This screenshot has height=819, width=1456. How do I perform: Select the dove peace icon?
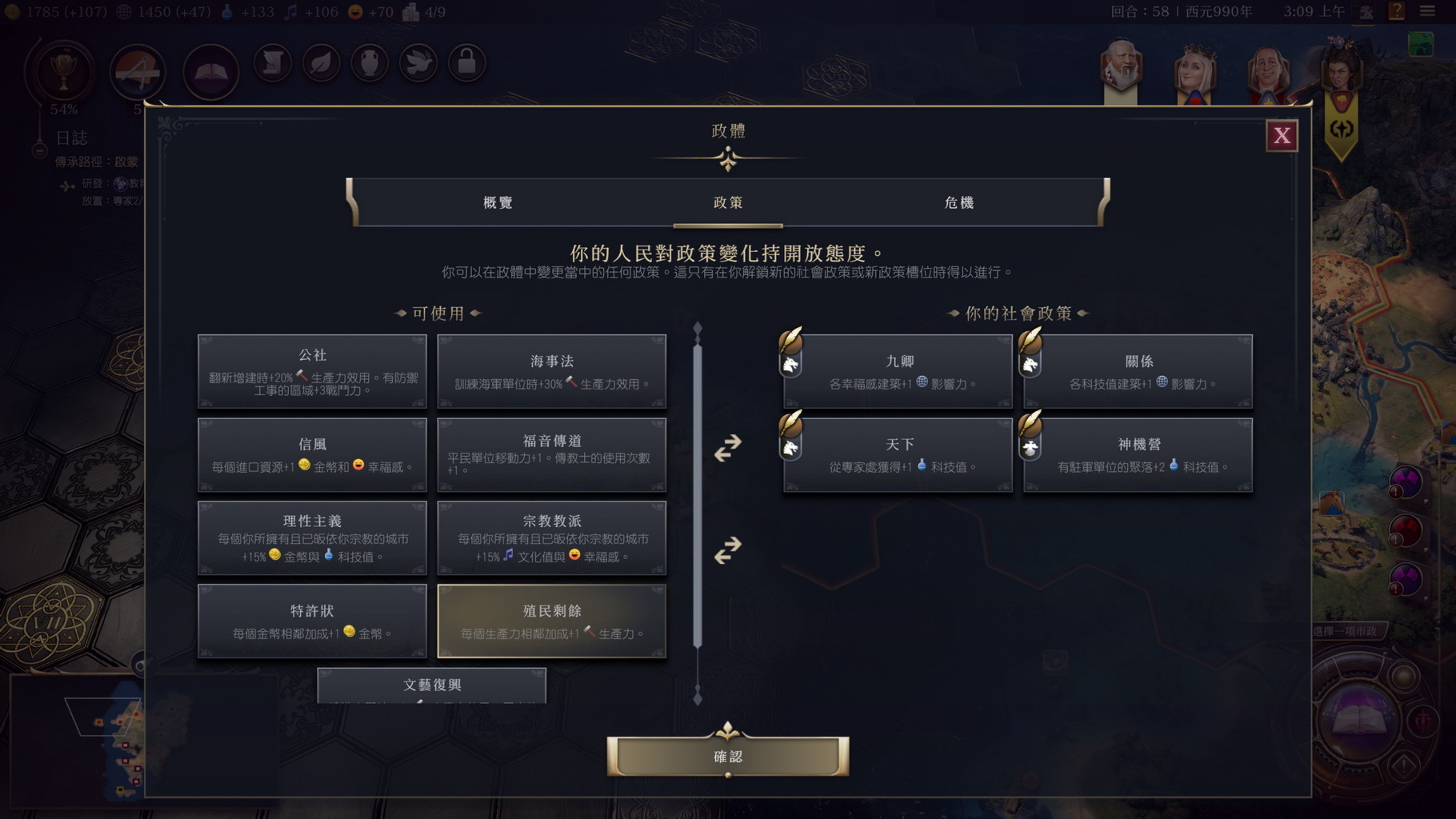[418, 62]
